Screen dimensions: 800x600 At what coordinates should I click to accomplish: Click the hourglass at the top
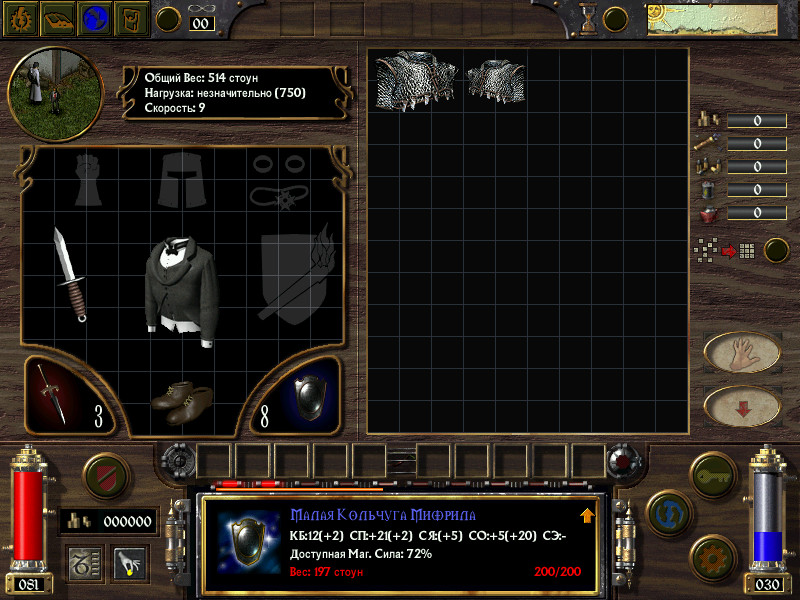coord(587,17)
